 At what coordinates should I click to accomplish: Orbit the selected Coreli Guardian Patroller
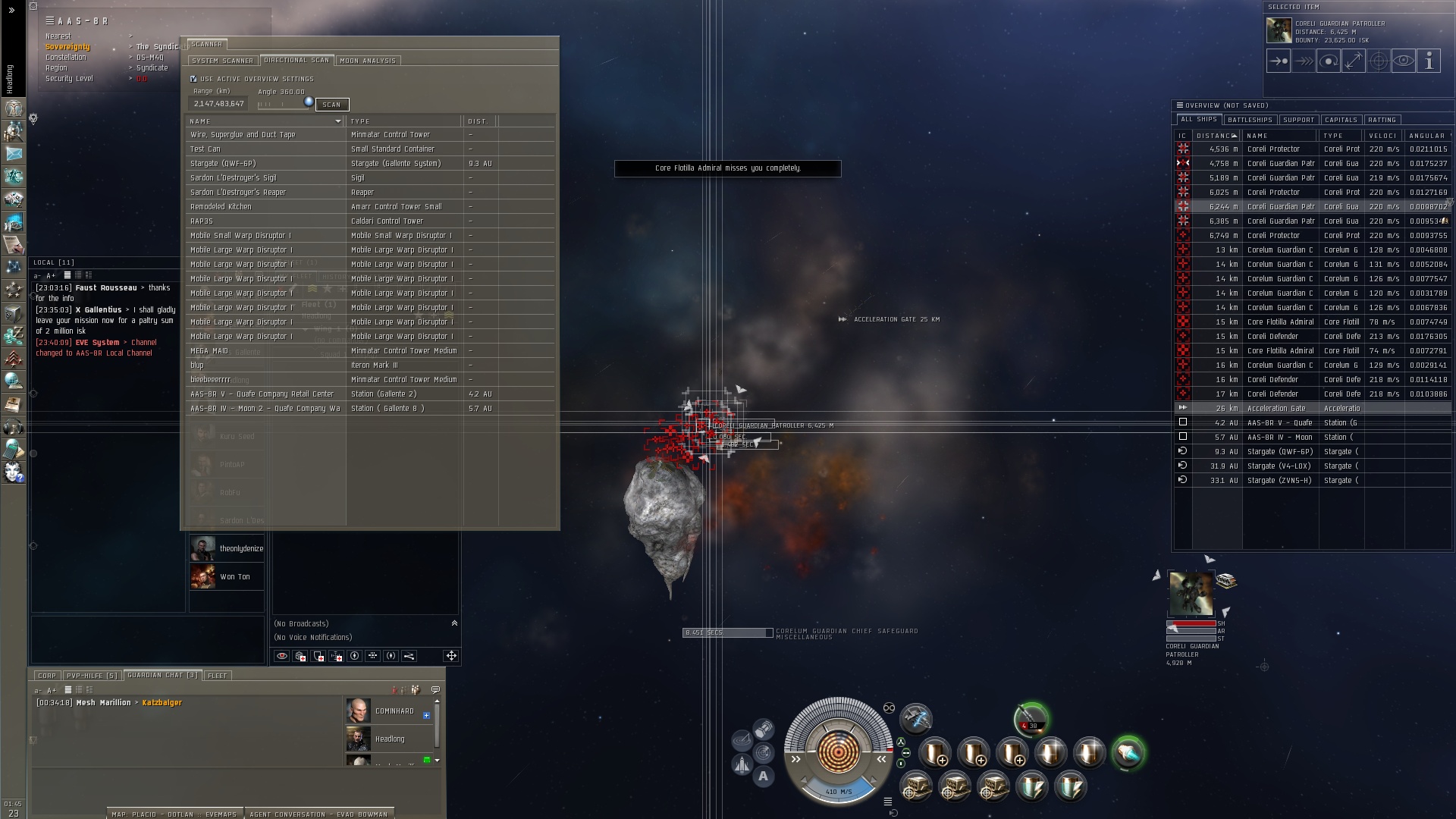coord(1329,61)
